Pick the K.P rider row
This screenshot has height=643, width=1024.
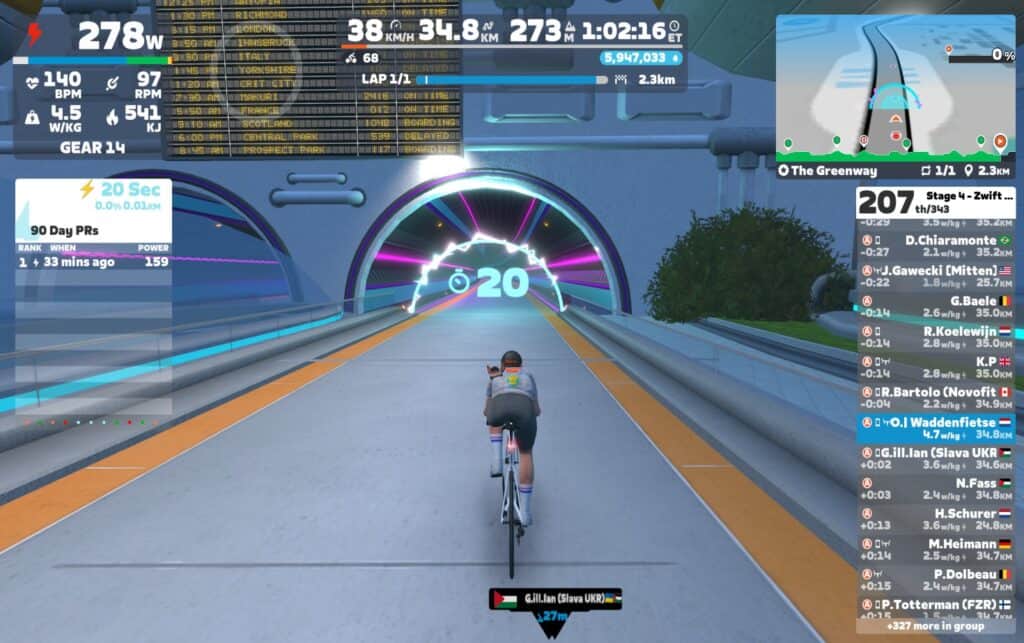coord(935,367)
